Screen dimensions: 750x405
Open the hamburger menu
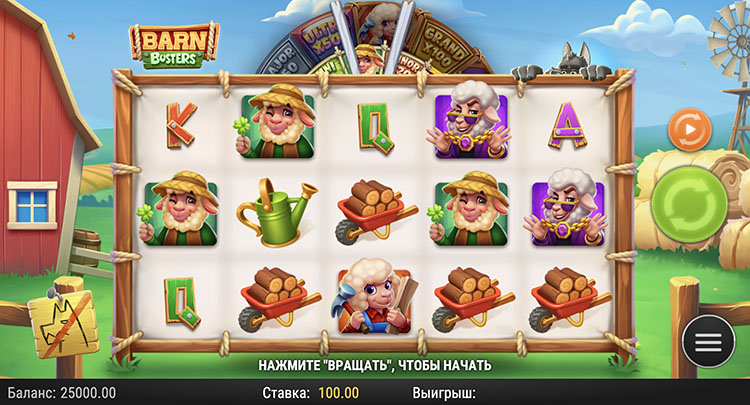click(708, 341)
